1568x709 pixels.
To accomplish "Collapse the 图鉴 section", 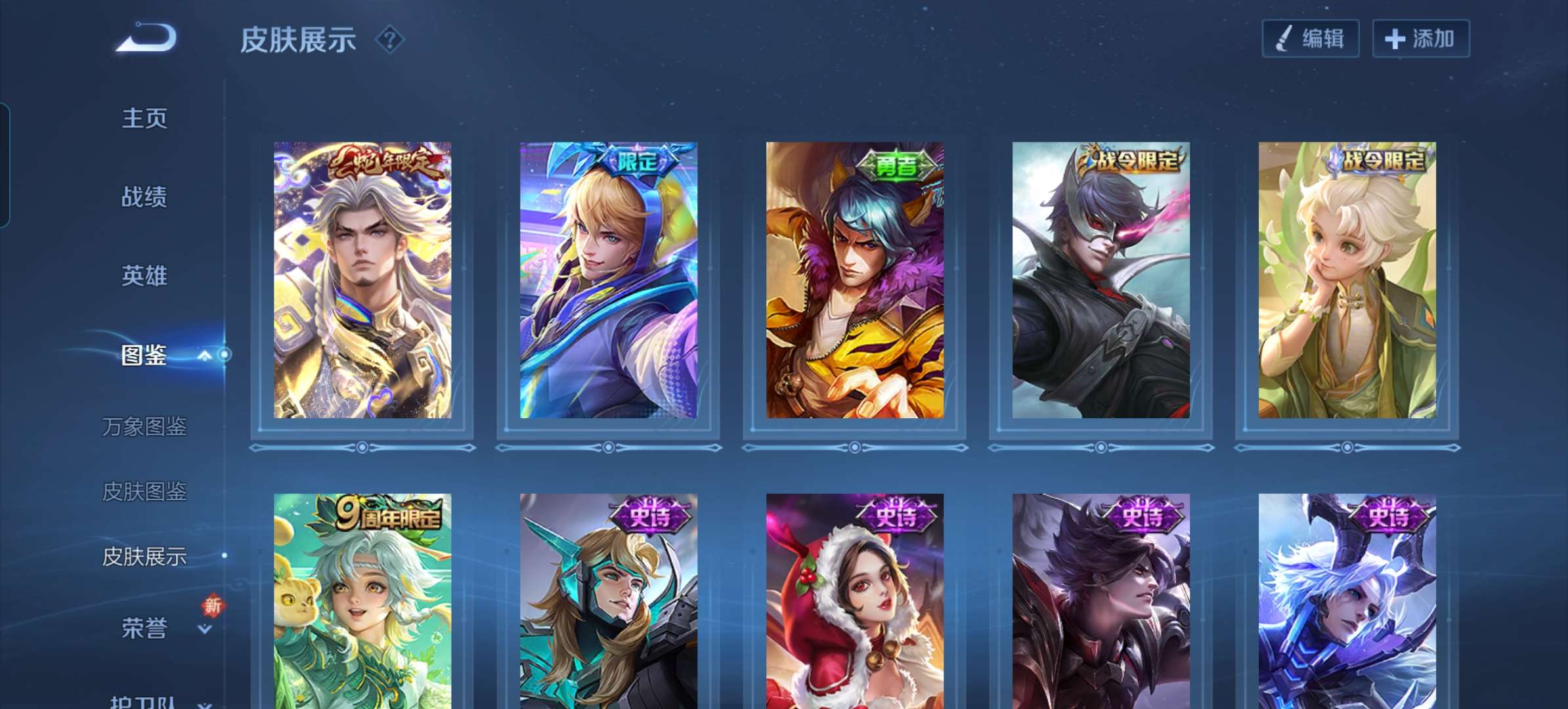I will pos(205,356).
